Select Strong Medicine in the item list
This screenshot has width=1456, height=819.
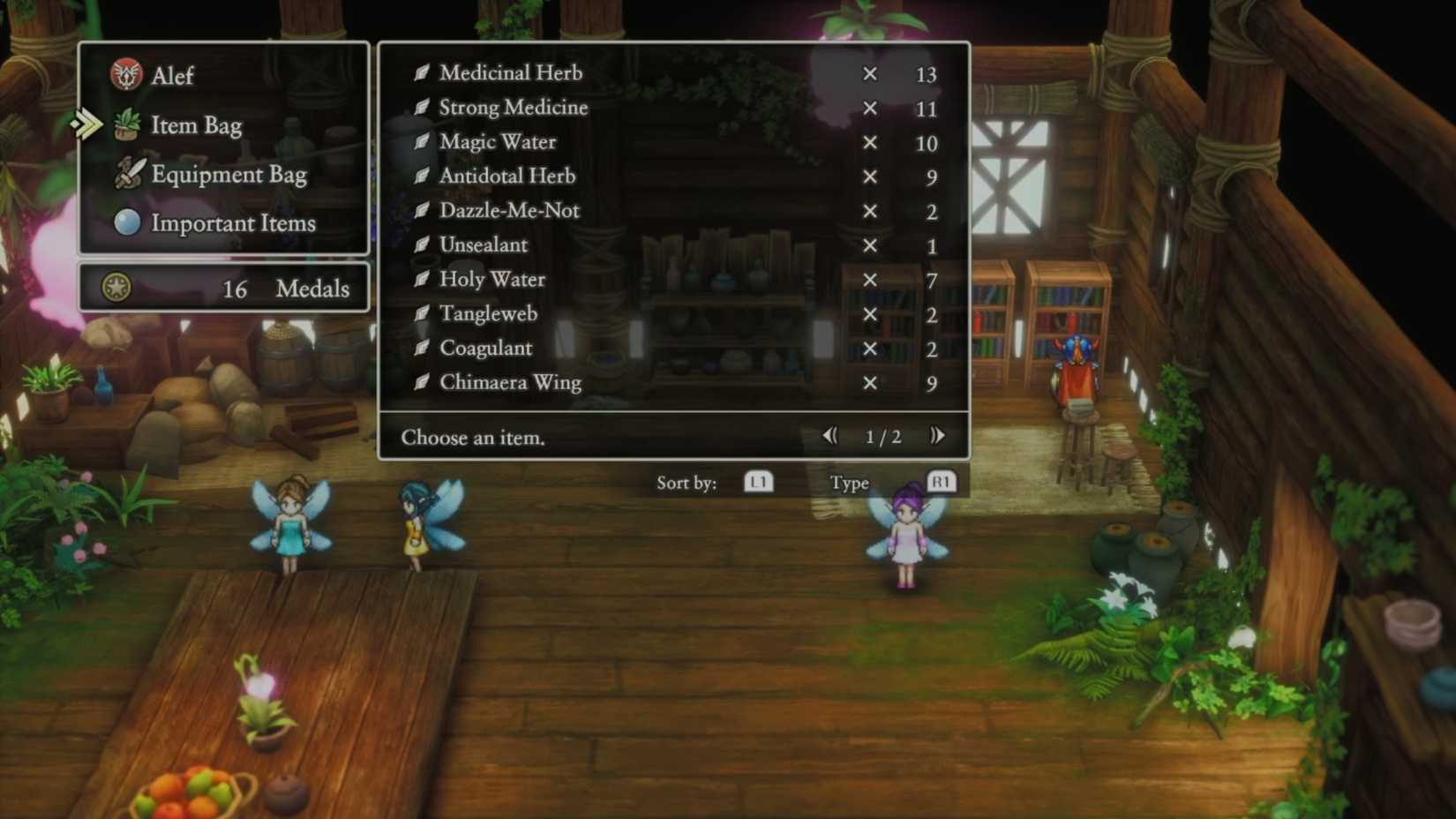[513, 107]
